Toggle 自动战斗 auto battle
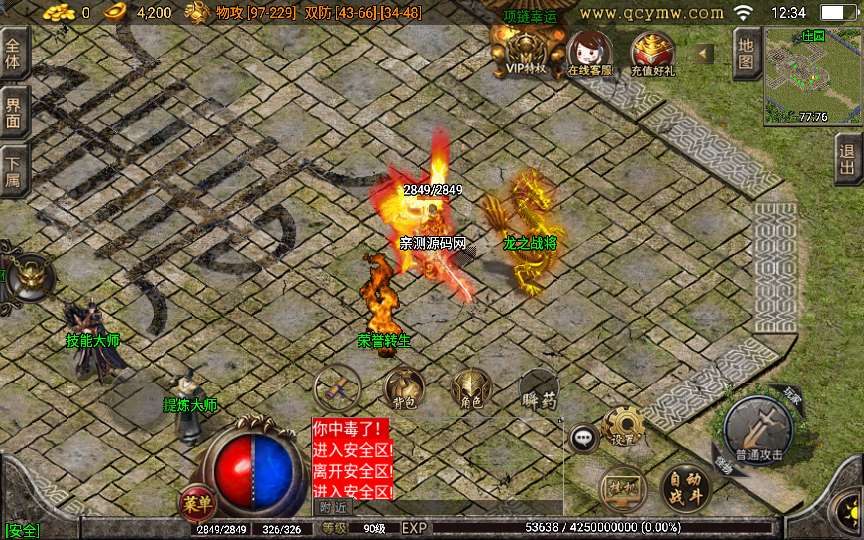This screenshot has width=864, height=540. [x=685, y=487]
